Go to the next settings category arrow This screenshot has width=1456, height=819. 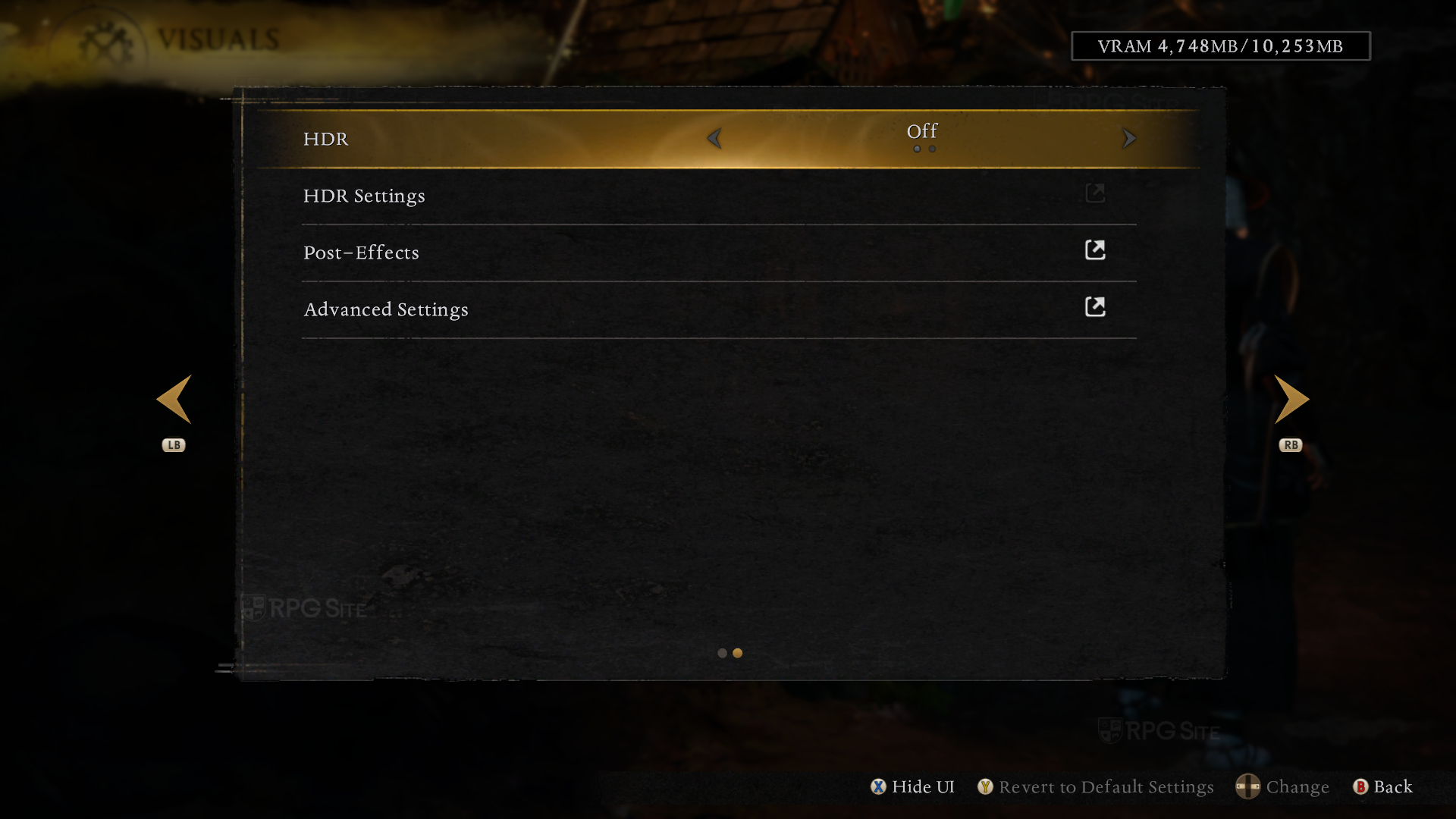point(1291,400)
